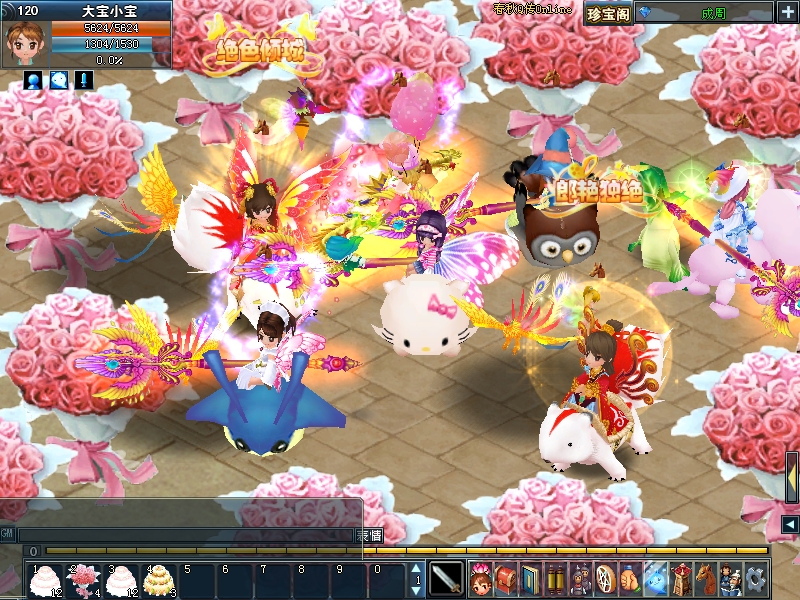Image resolution: width=800 pixels, height=600 pixels.
Task: Open the character menu with the girl face icon
Action: 480,578
